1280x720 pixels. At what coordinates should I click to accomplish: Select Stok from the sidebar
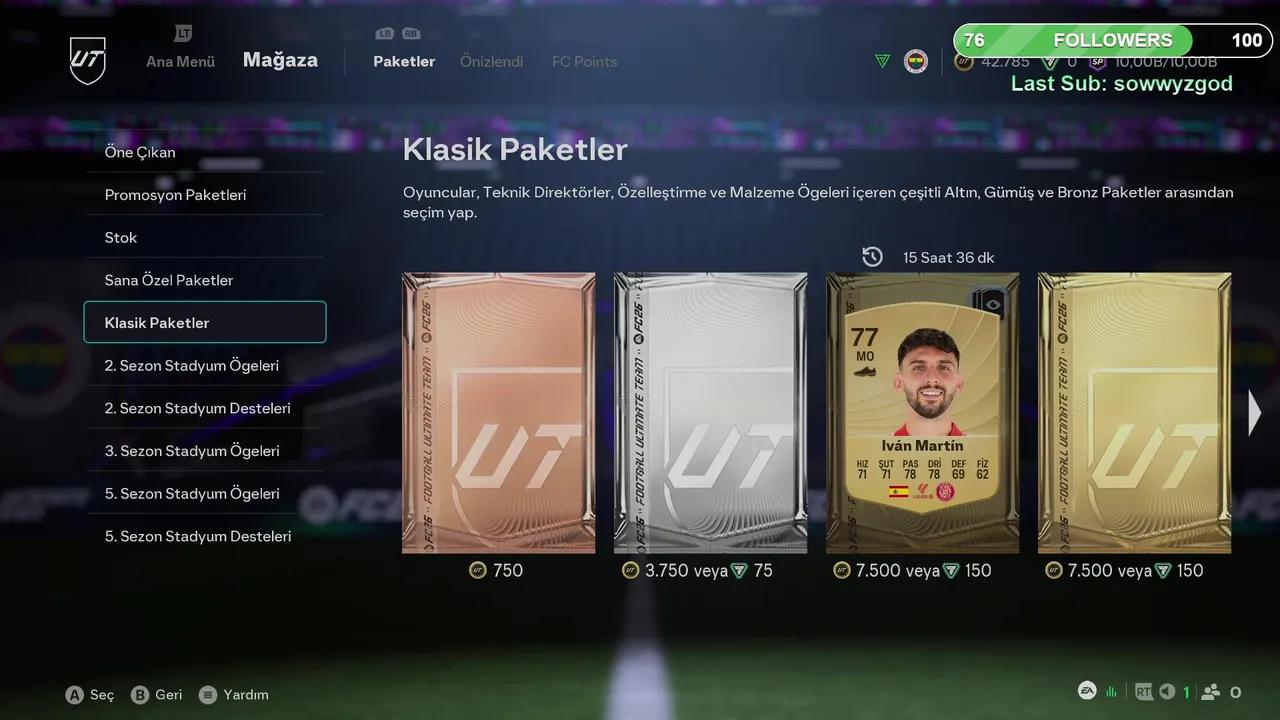[x=120, y=237]
